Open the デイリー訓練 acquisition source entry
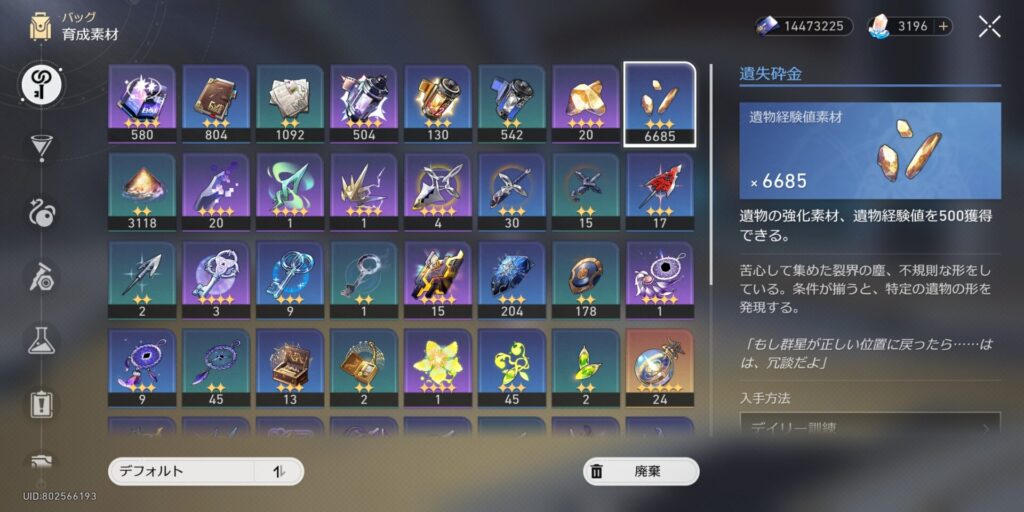 870,430
